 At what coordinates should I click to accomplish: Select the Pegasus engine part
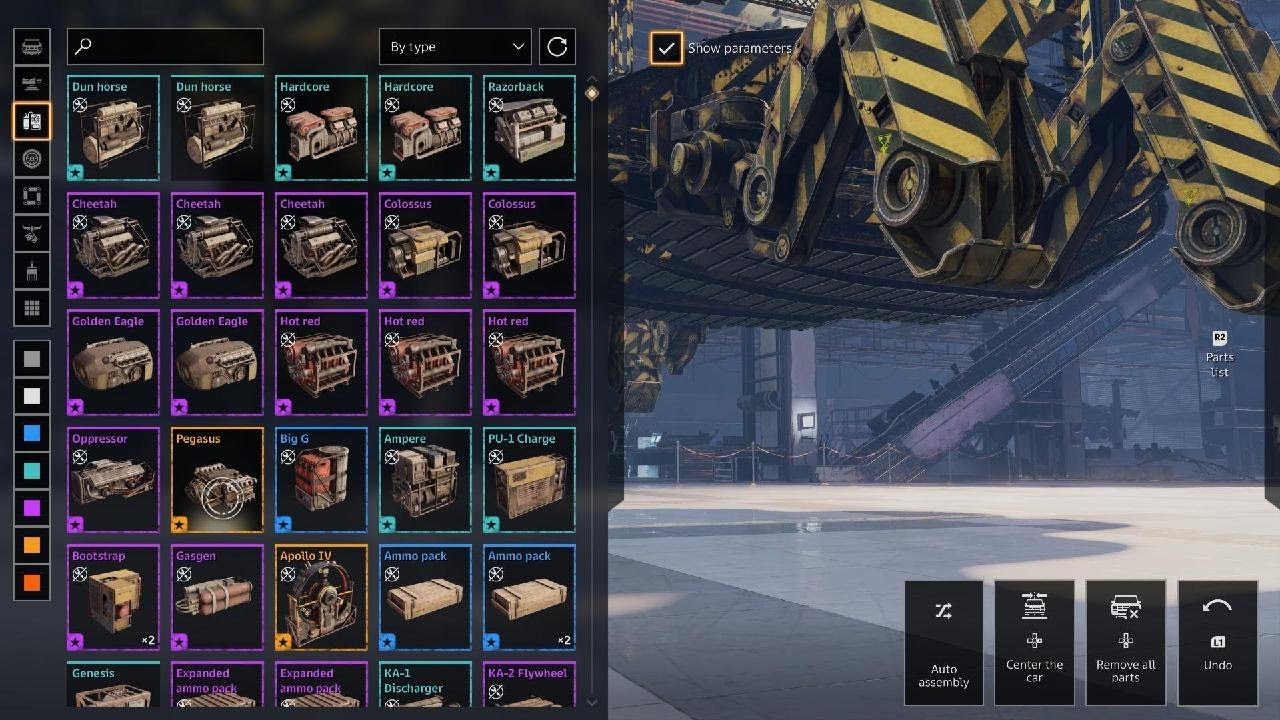click(217, 480)
